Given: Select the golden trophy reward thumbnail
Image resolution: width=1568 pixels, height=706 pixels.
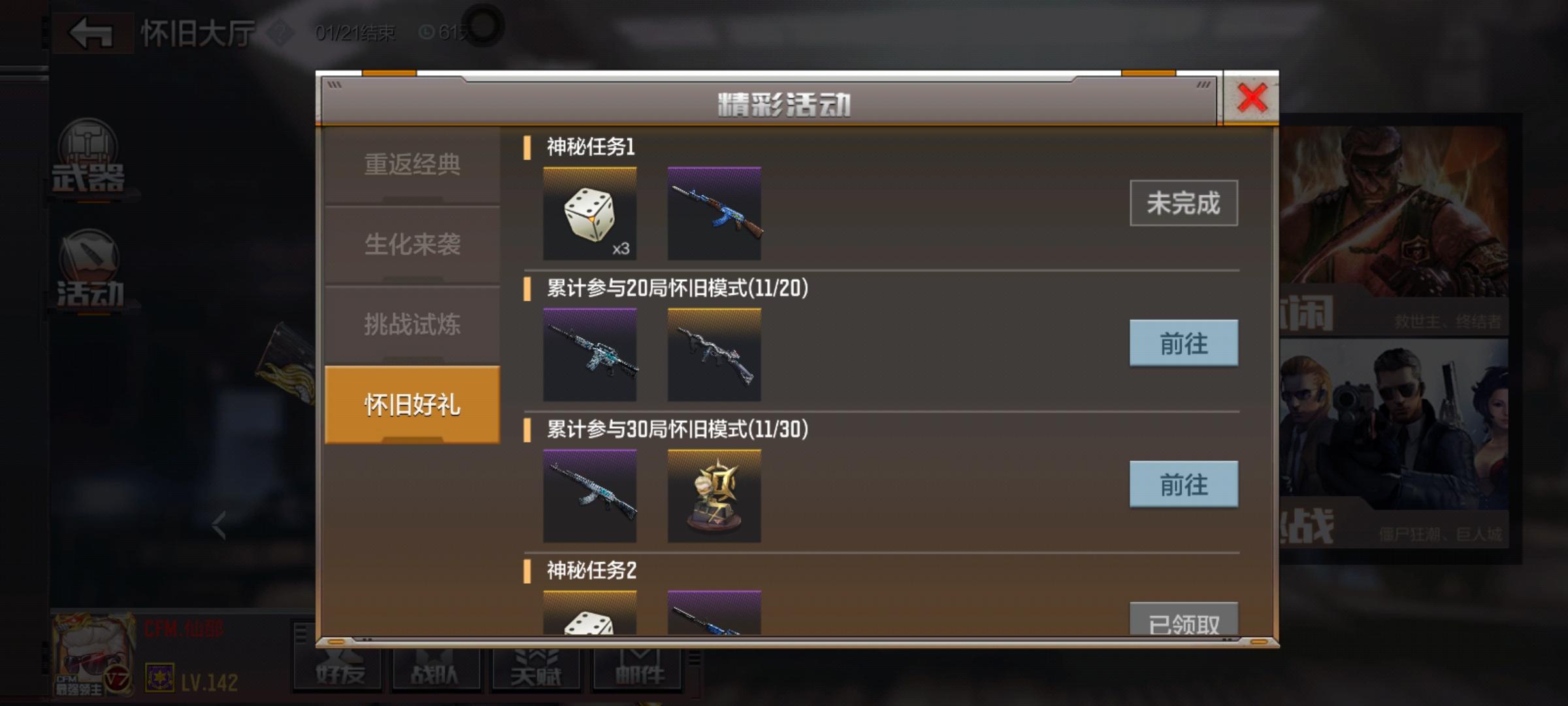Looking at the screenshot, I should [714, 496].
